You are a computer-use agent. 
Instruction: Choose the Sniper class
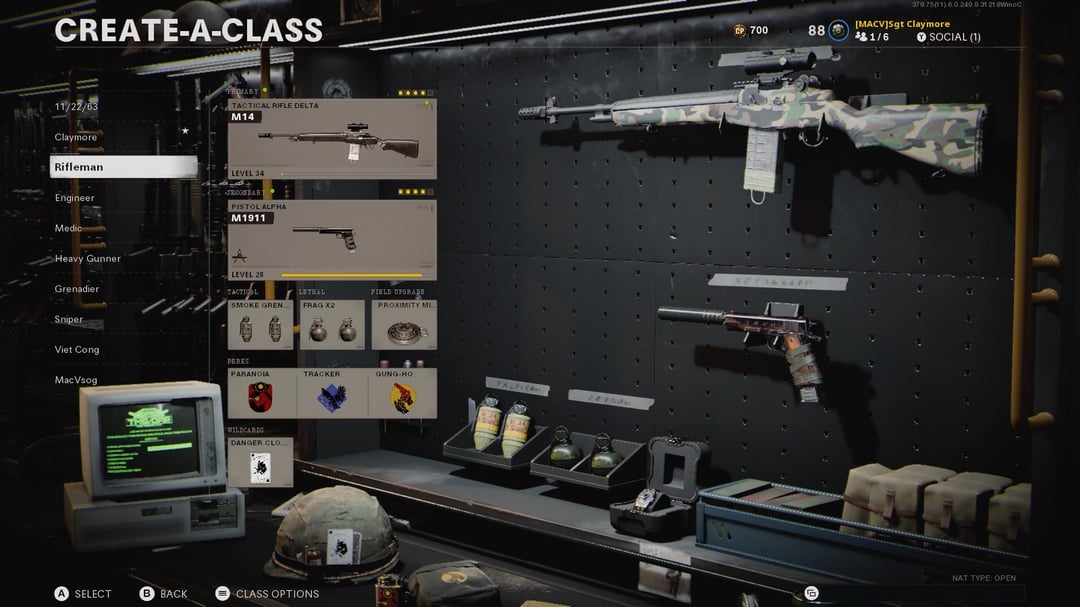pos(69,320)
